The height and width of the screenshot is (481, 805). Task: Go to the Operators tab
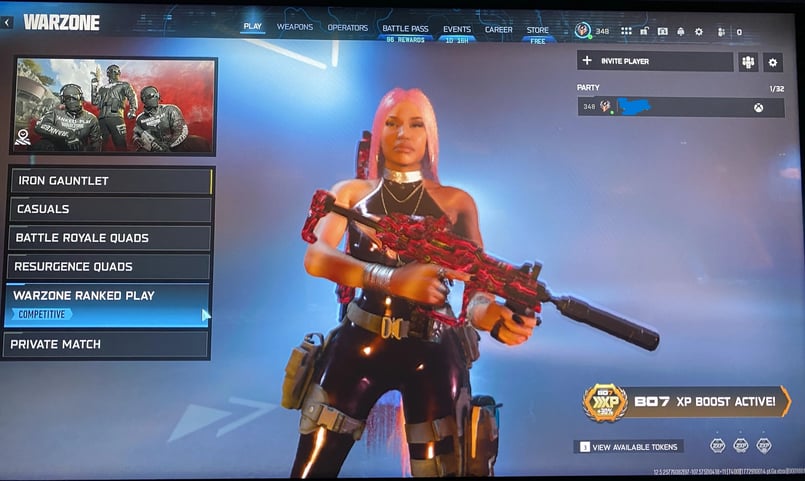tap(348, 28)
